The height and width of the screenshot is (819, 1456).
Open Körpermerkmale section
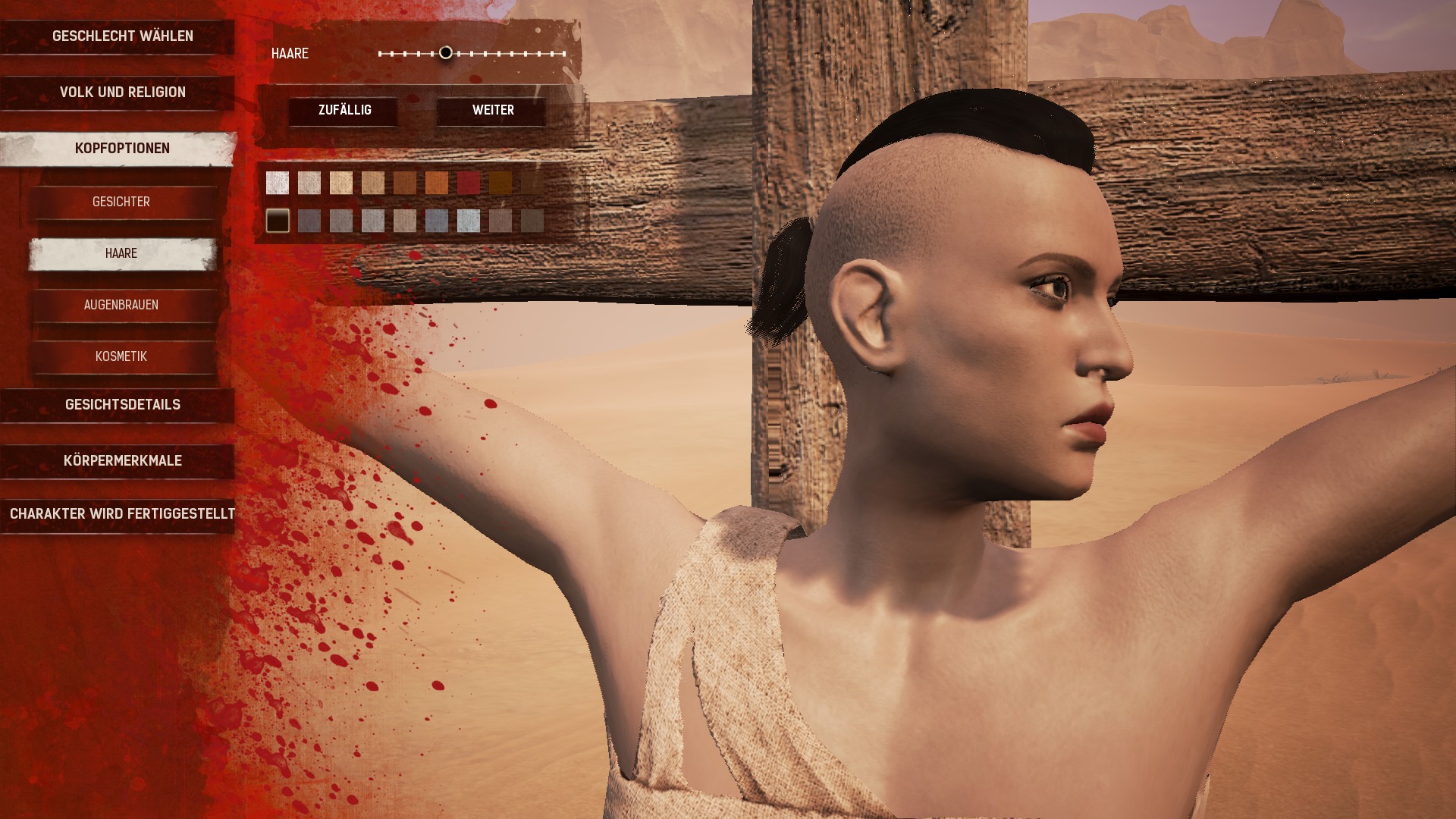[122, 461]
